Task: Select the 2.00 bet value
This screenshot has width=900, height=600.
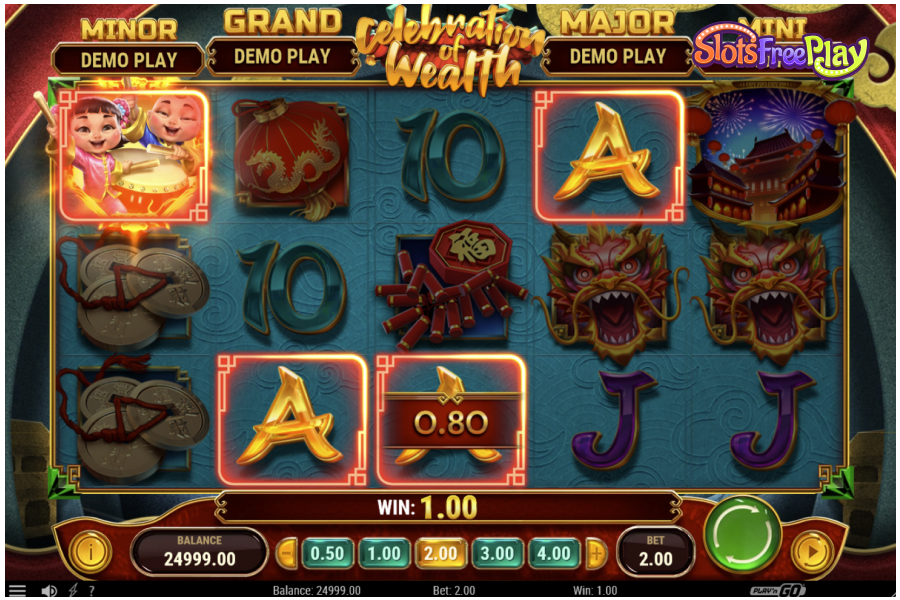Action: 441,553
